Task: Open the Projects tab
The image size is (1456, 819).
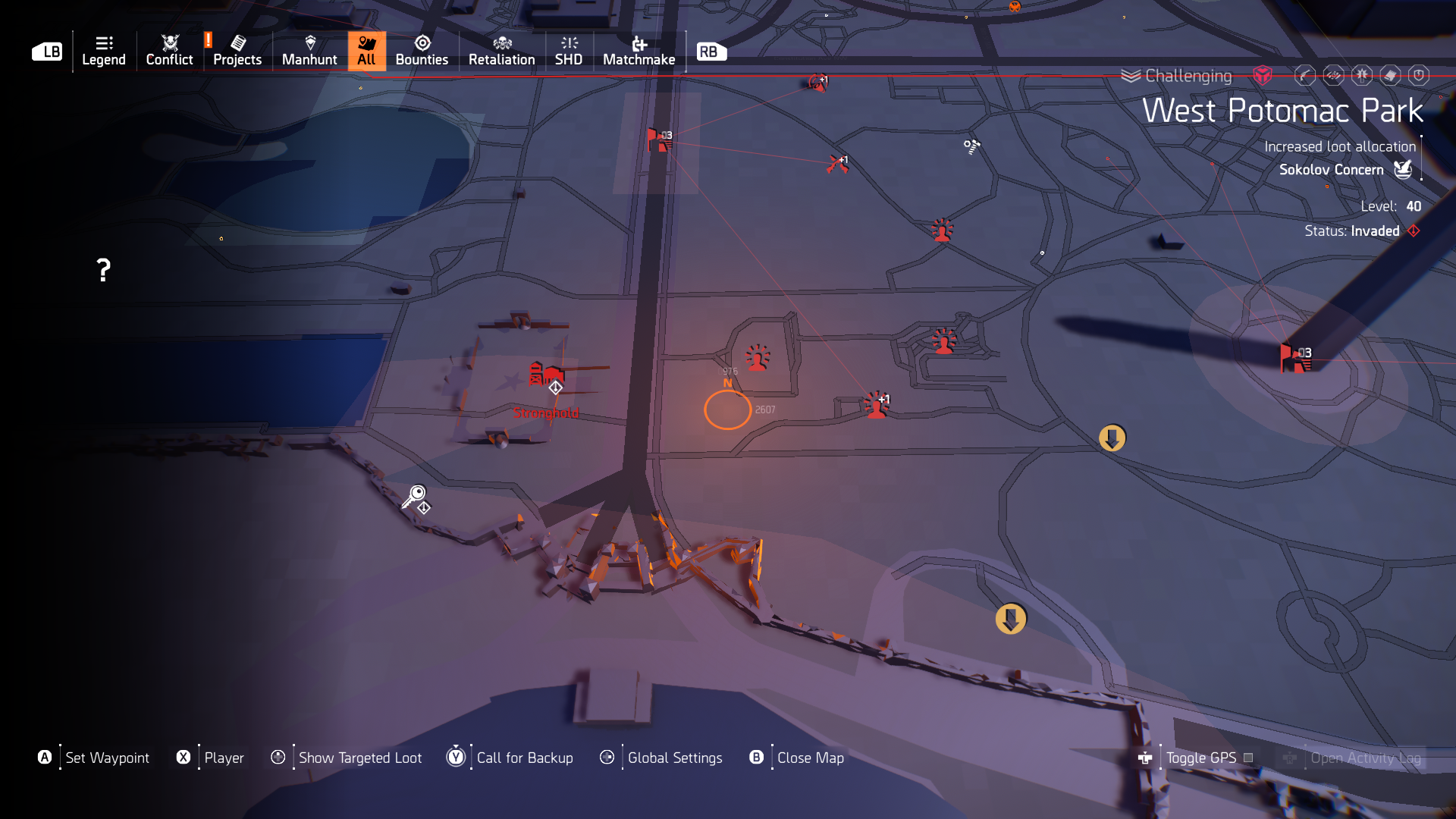Action: tap(237, 51)
